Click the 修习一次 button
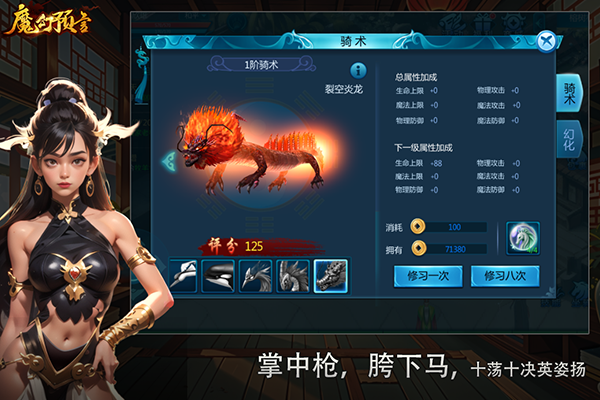Screen dimensions: 600x400 (426, 274)
